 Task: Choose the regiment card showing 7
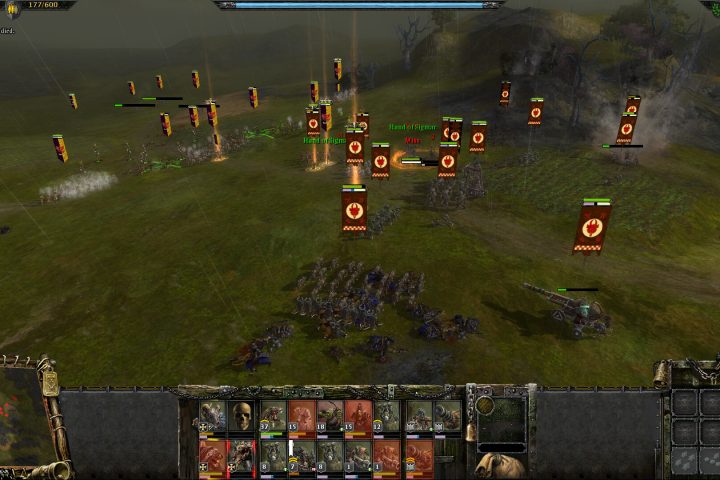(301, 456)
